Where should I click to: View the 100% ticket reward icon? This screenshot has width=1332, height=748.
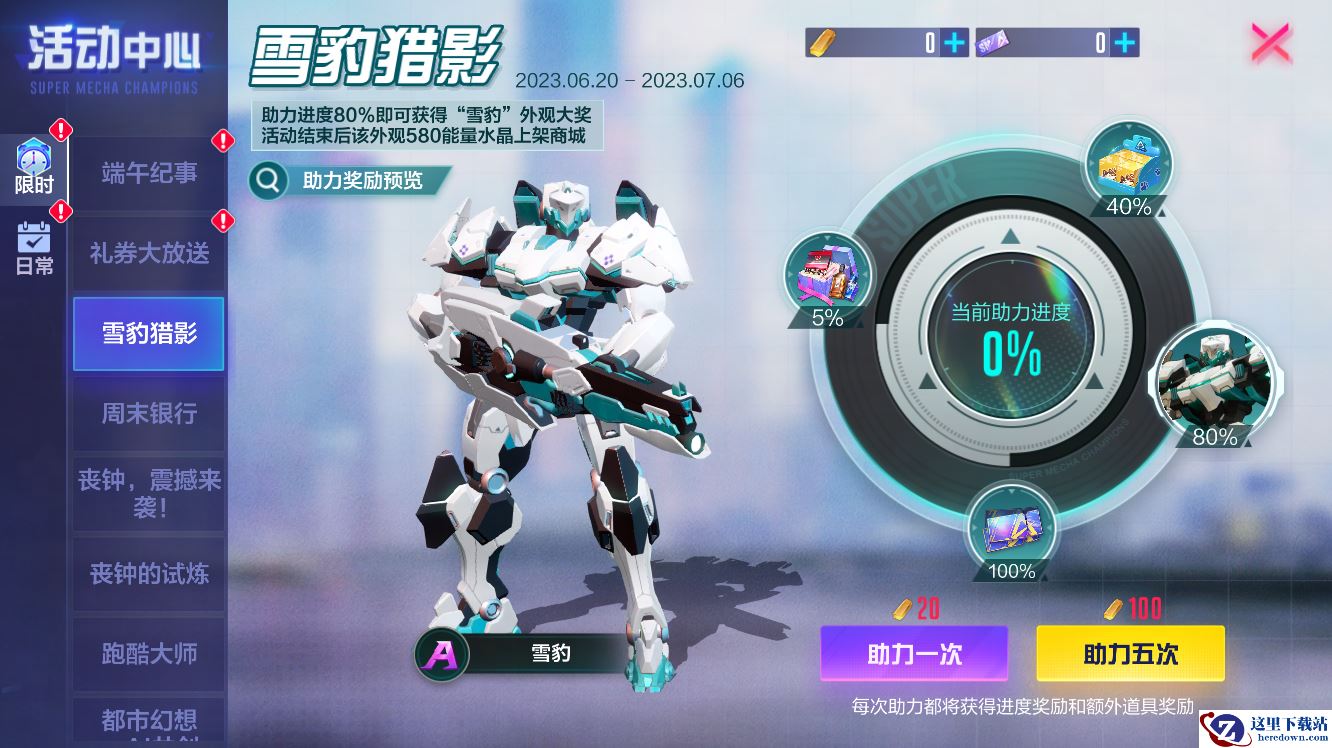pyautogui.click(x=1011, y=529)
